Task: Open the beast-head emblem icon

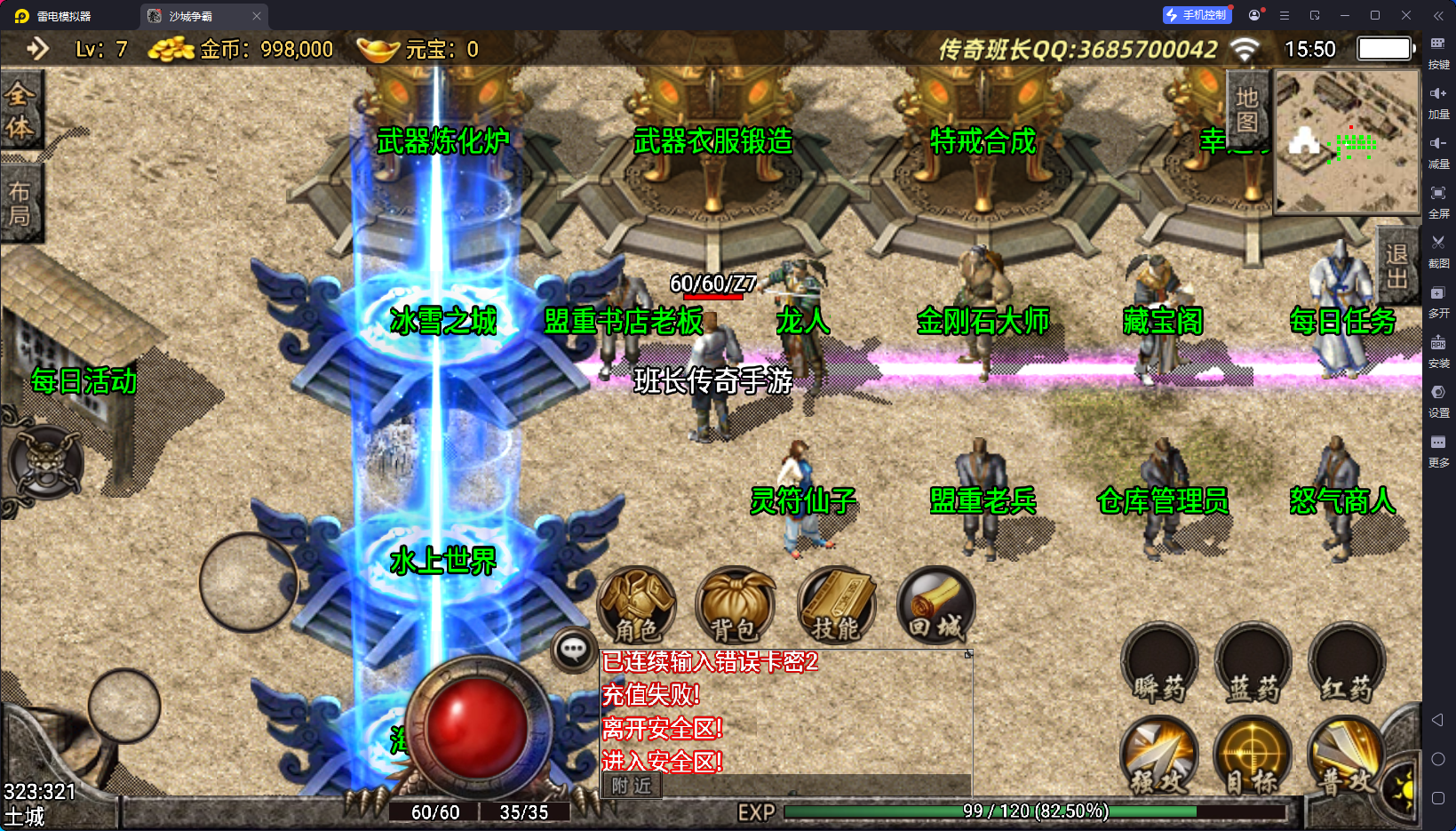Action: pyautogui.click(x=45, y=462)
